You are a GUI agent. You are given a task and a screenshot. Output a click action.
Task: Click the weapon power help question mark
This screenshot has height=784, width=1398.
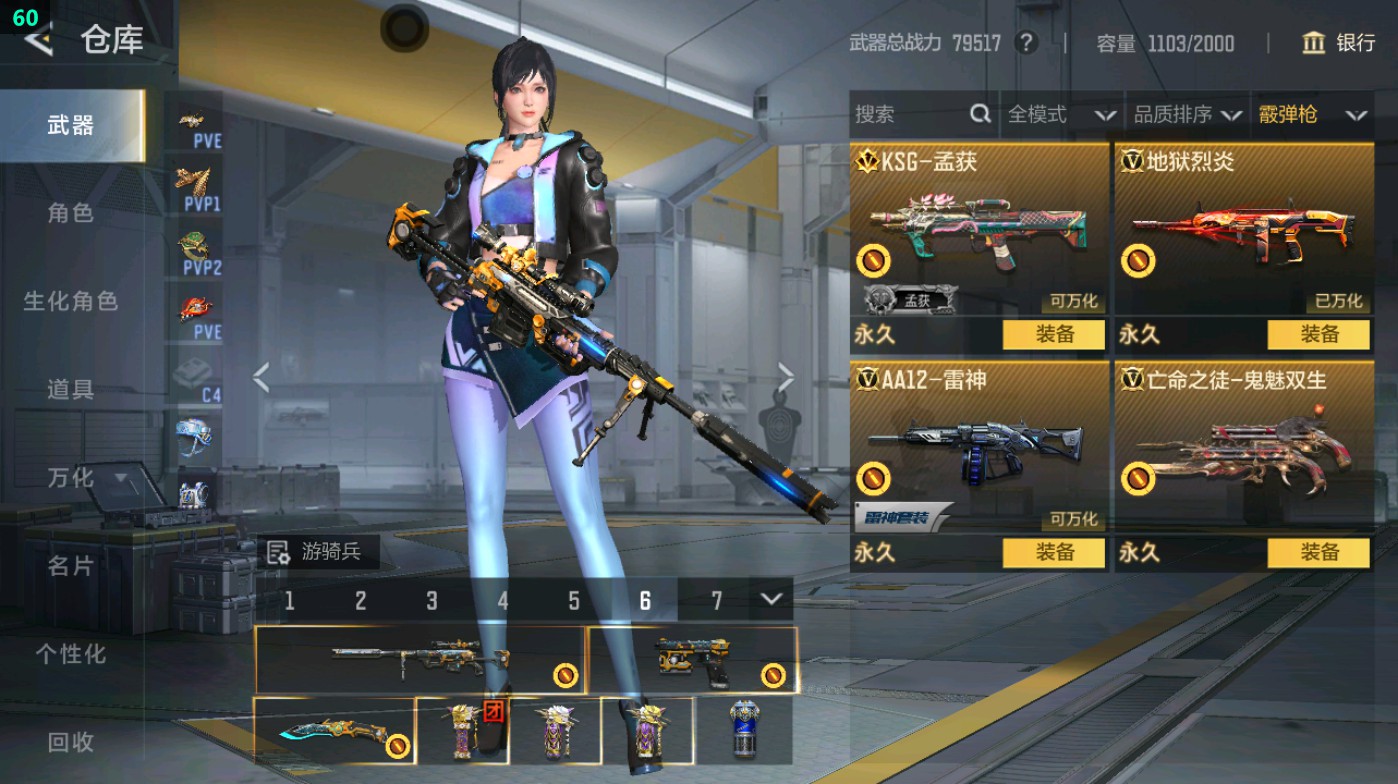[1025, 43]
